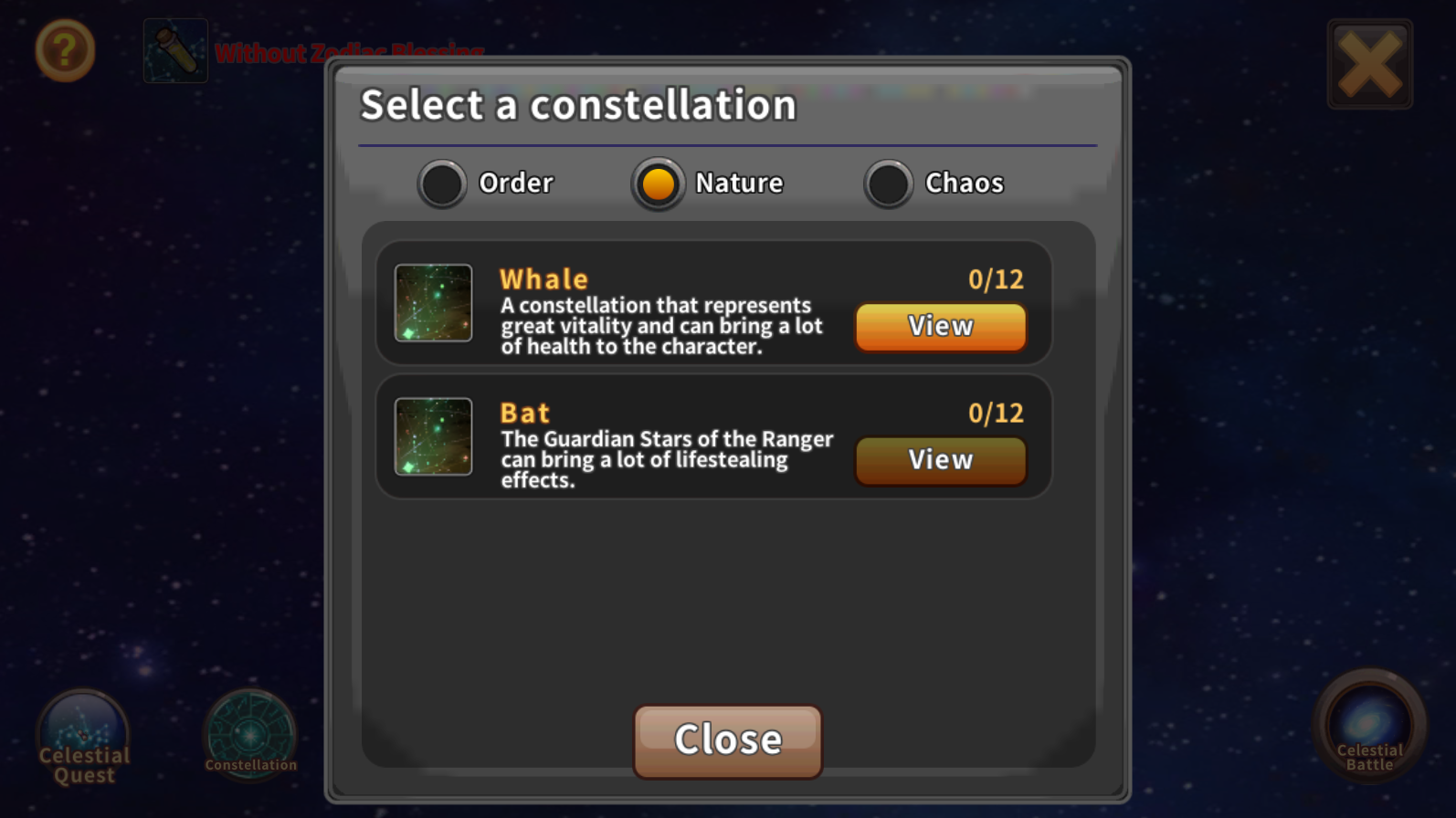Open the Celestial Battle icon
This screenshot has height=818, width=1456.
(1368, 726)
